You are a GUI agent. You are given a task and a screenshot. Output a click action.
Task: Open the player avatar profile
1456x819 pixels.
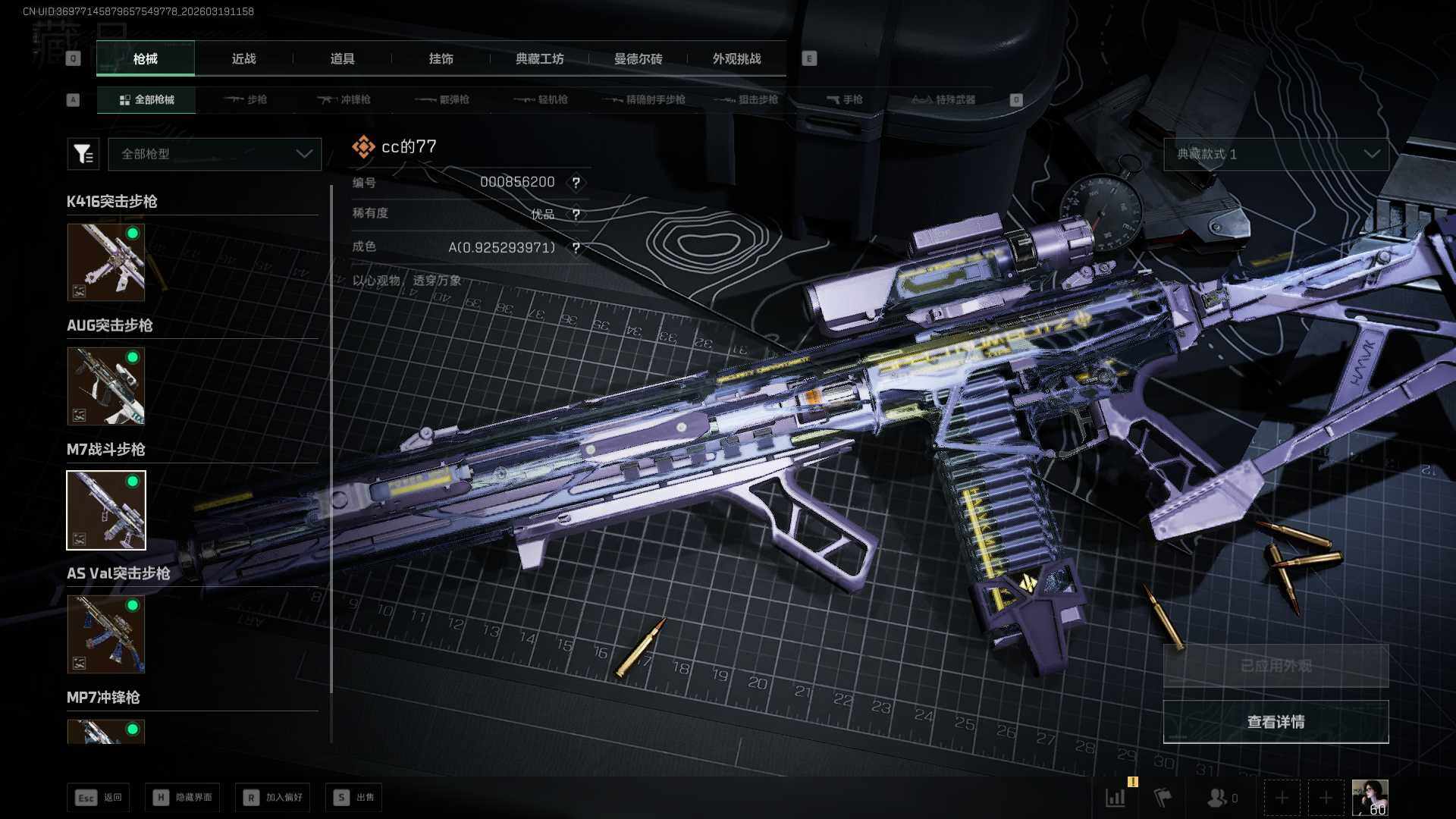pos(1370,797)
